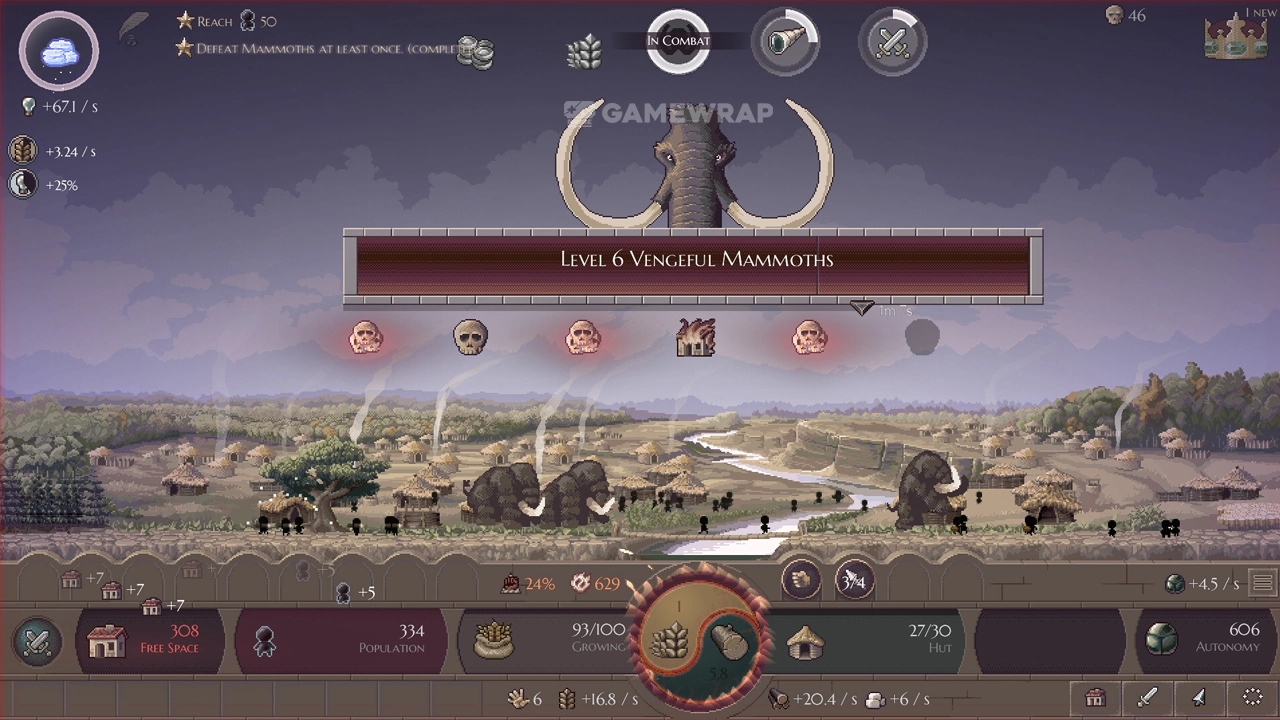
Task: Open the crown icon marked 1 new
Action: click(1236, 37)
